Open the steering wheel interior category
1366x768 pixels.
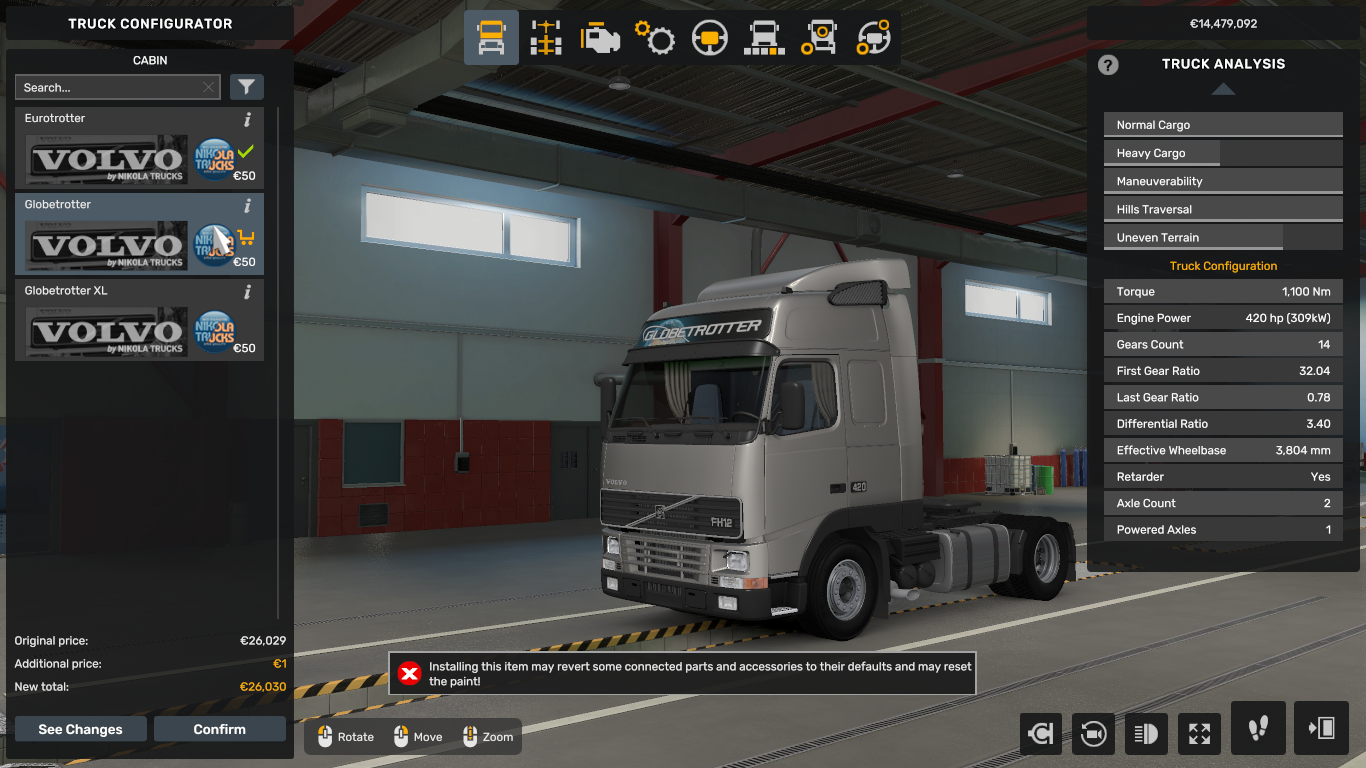(710, 38)
